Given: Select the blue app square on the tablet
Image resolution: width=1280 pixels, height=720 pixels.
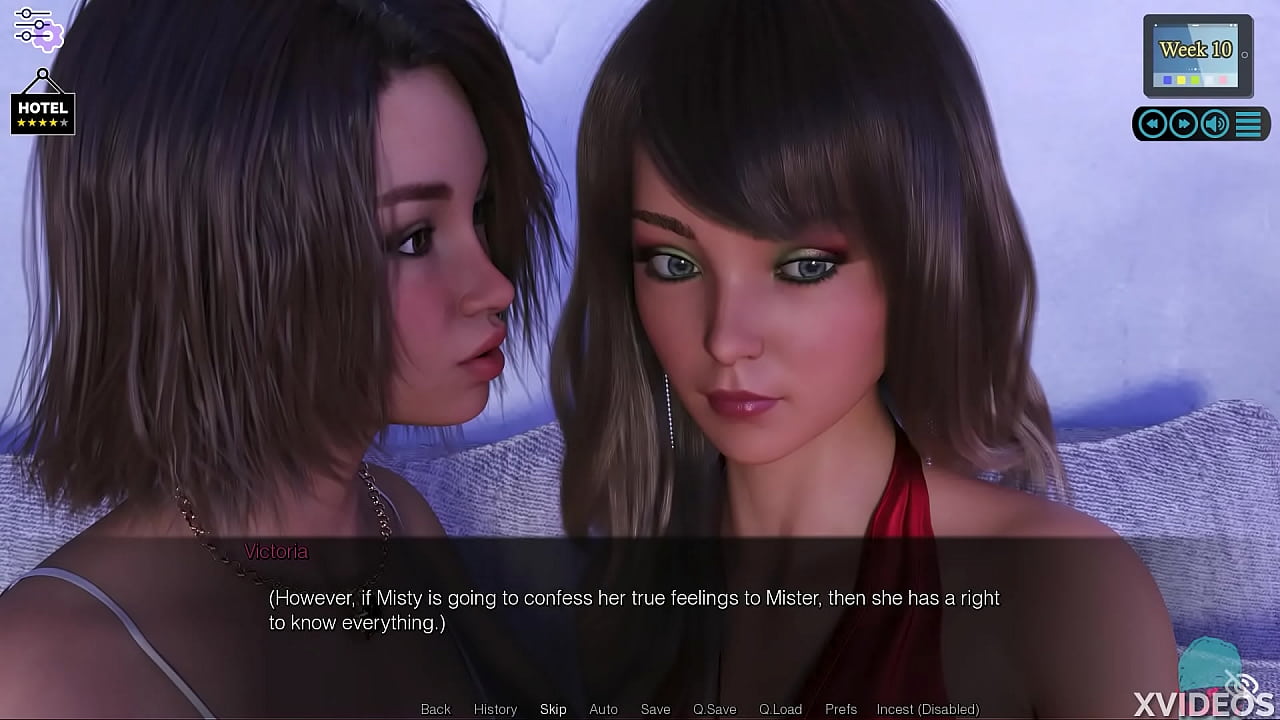Looking at the screenshot, I should [x=1167, y=79].
